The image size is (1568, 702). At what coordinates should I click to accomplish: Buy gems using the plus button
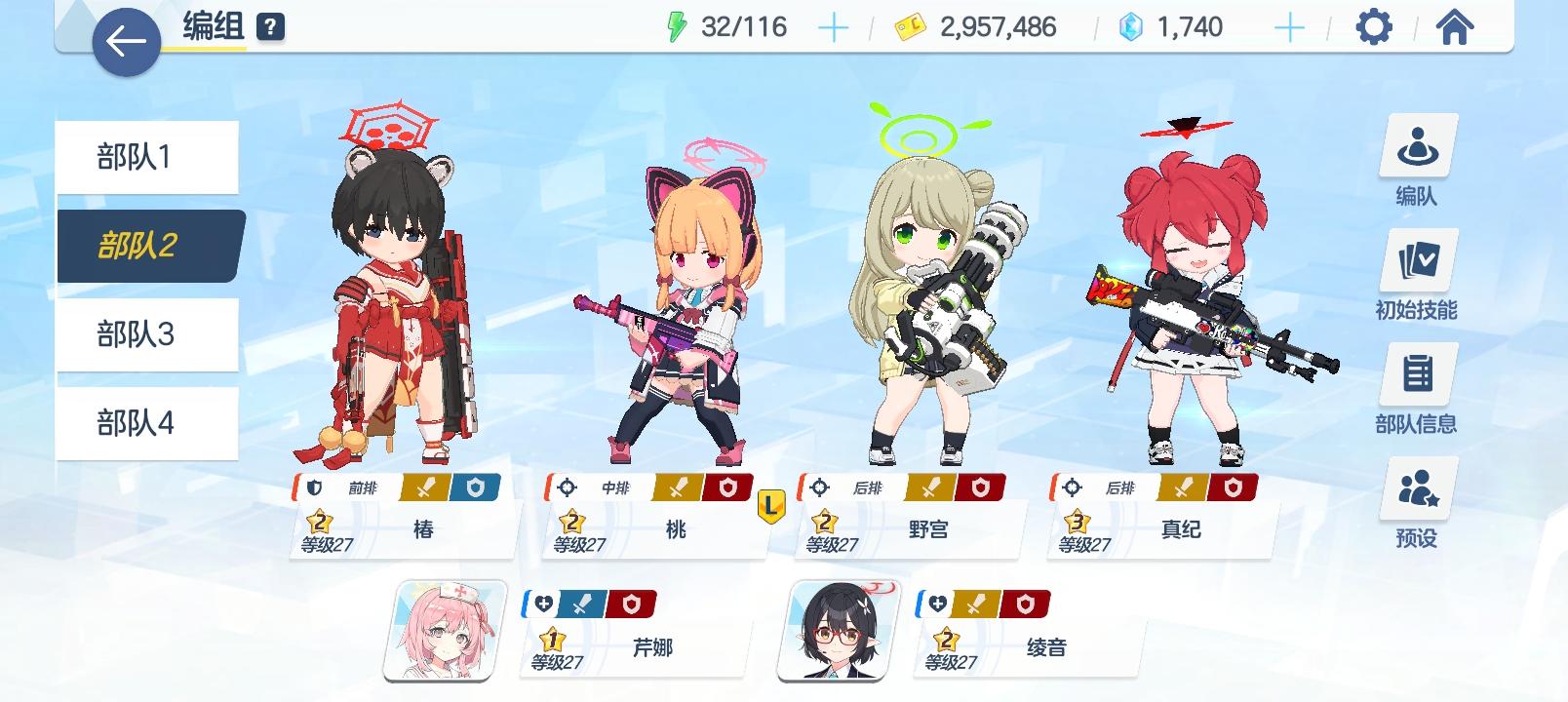click(x=1289, y=26)
